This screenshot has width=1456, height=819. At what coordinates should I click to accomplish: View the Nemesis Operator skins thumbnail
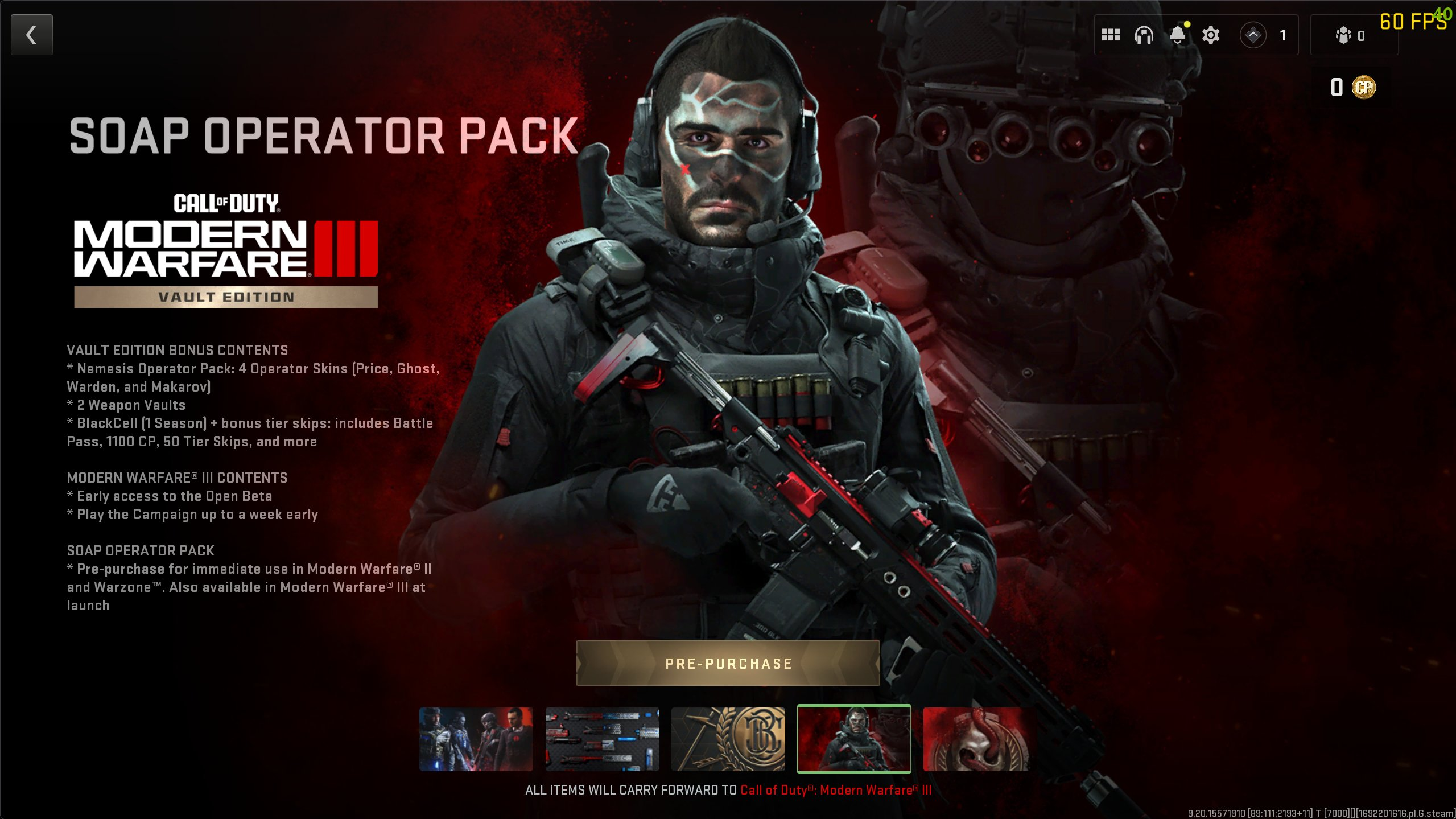pyautogui.click(x=476, y=739)
